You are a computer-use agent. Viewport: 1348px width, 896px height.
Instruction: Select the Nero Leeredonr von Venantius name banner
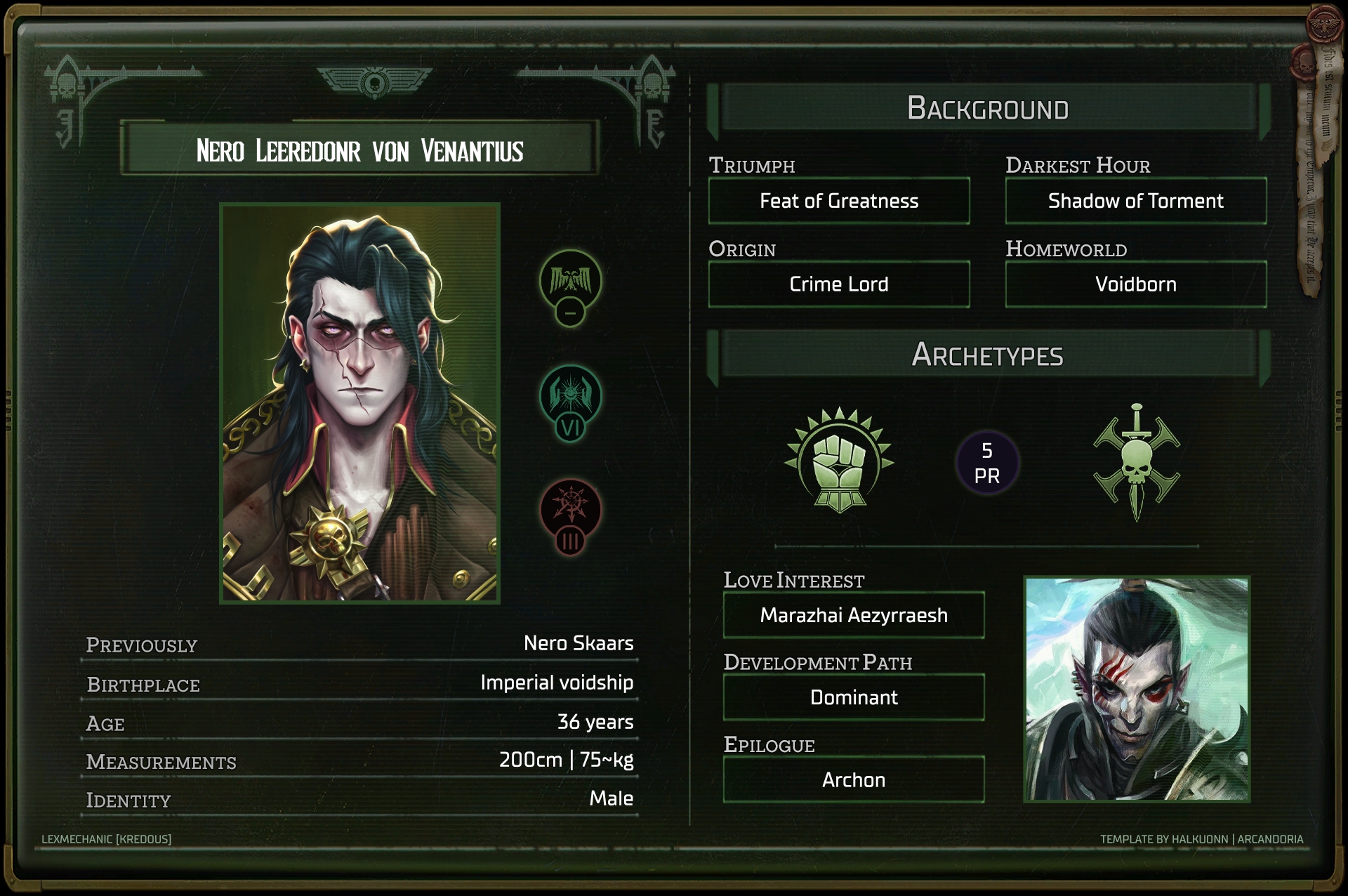point(359,150)
